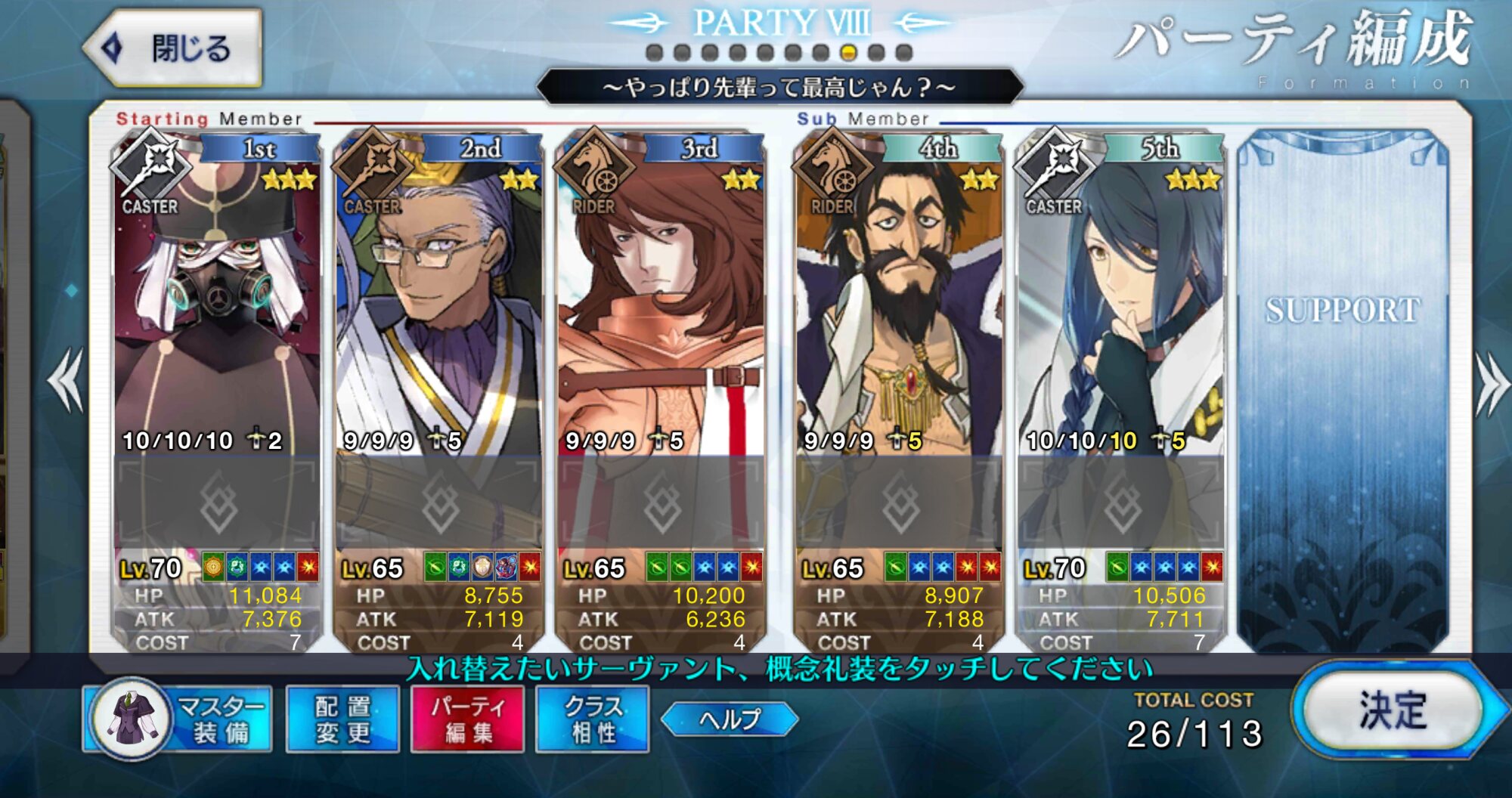Open the Master equipment menu
1512x798 pixels.
[178, 719]
